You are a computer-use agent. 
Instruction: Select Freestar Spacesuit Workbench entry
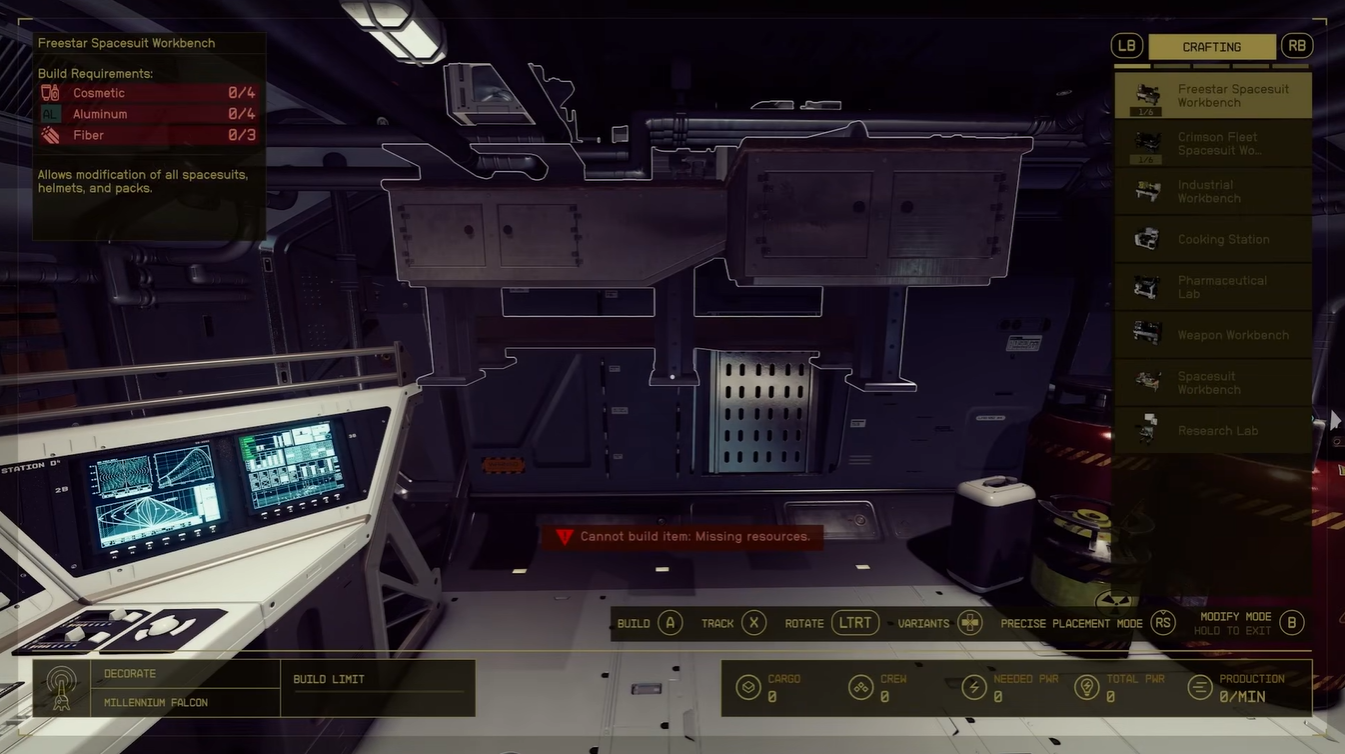pos(1213,95)
